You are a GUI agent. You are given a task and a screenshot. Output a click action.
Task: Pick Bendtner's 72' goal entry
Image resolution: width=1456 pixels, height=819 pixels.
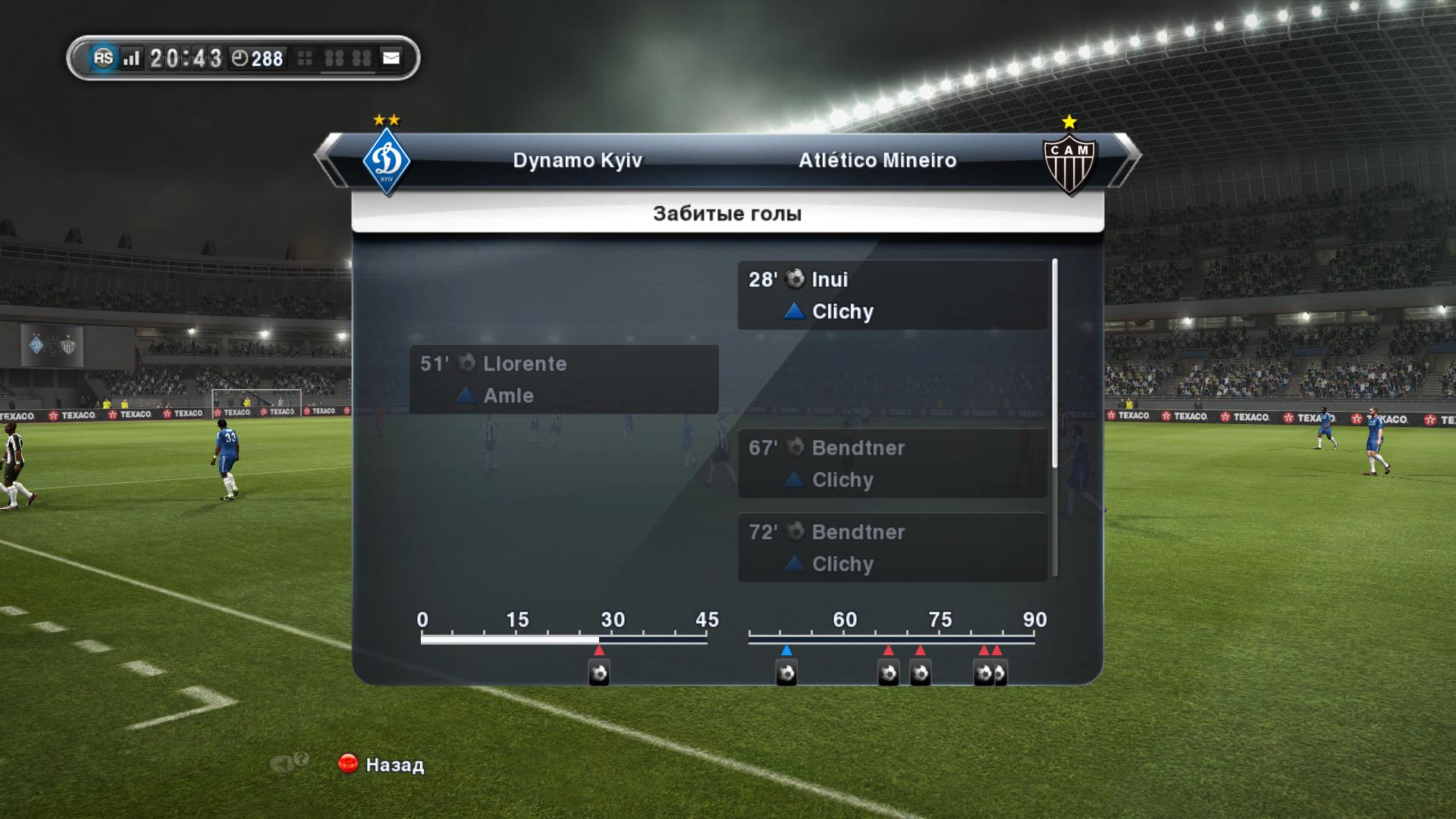click(892, 548)
